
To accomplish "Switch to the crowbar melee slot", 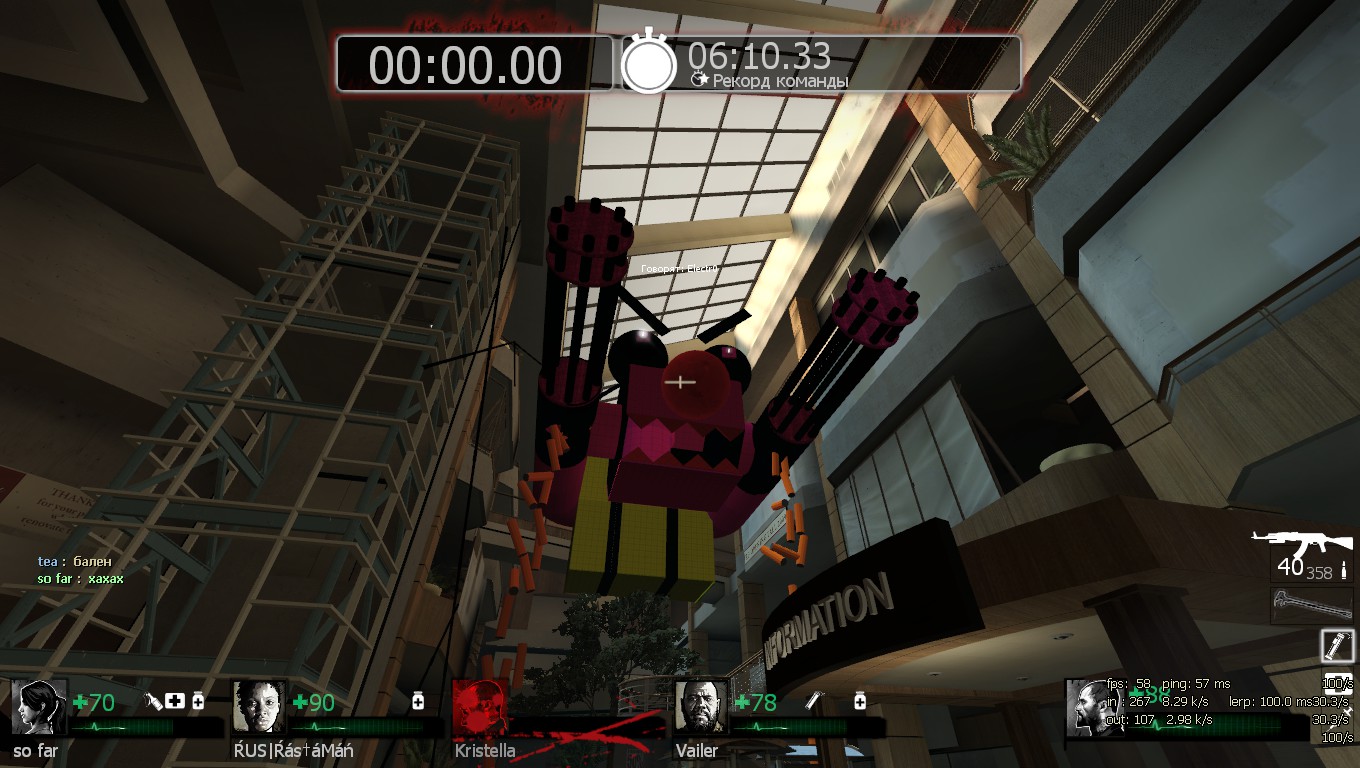I will (x=1310, y=605).
